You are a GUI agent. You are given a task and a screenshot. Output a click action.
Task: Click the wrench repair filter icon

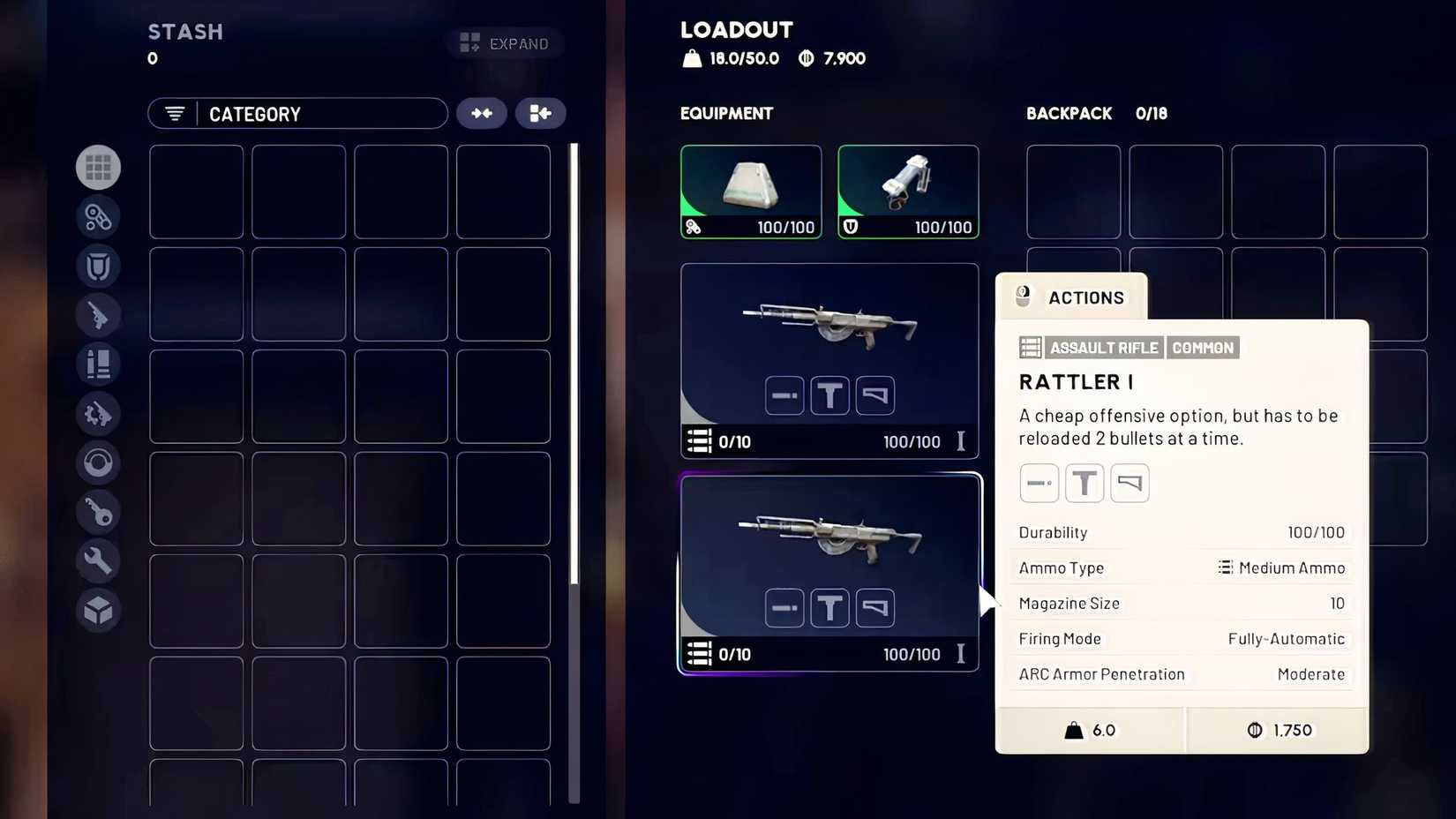coord(98,560)
